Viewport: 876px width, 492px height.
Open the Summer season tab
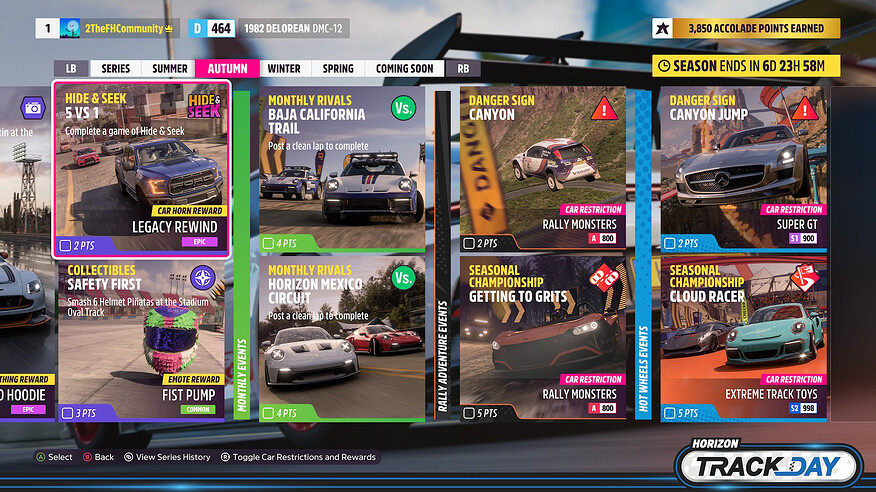tap(170, 69)
